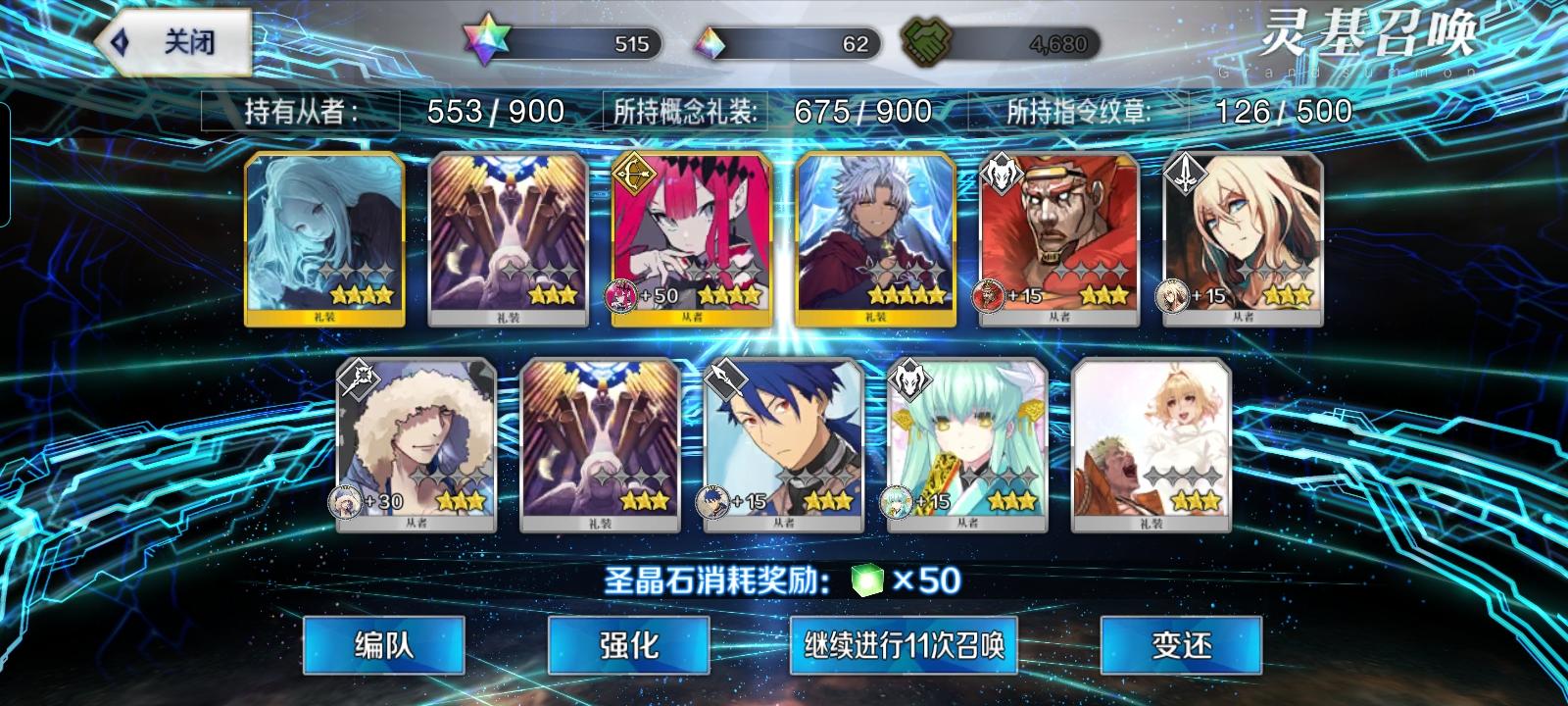Click the gold card frame icon on Baobhan Sith's portrait

(x=633, y=175)
